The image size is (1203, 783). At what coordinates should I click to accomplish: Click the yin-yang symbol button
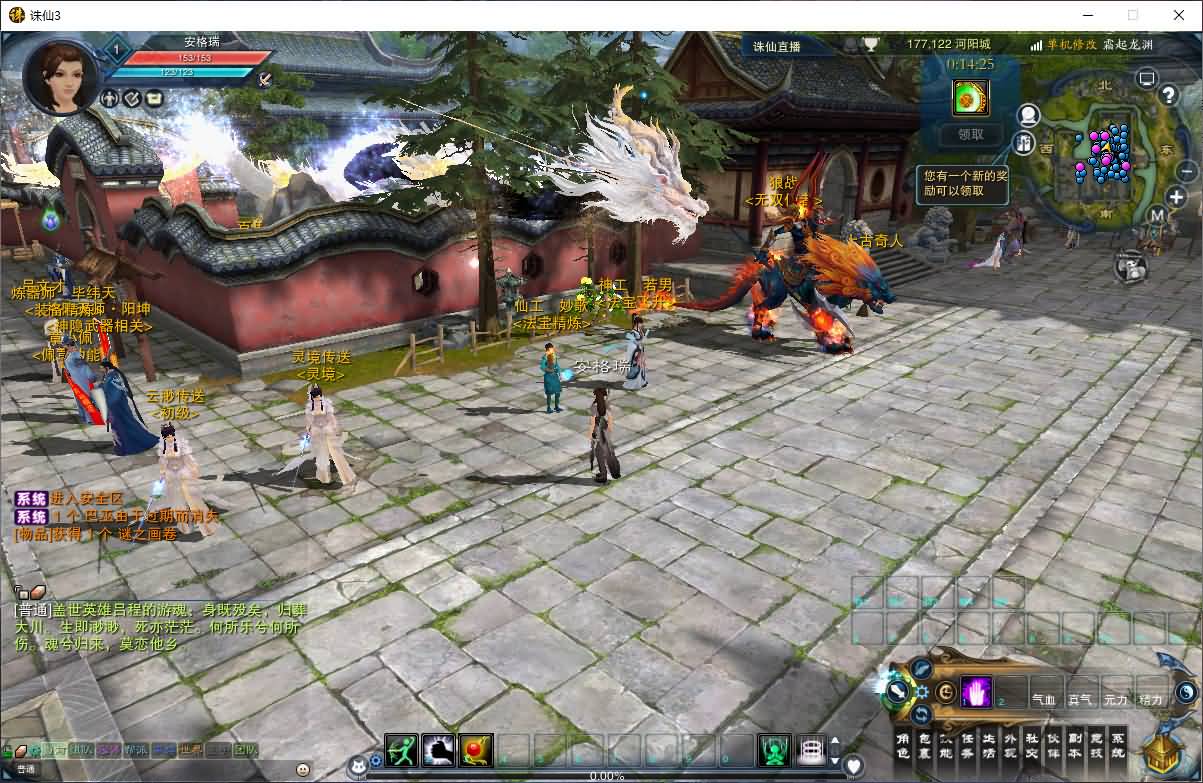click(x=1185, y=692)
